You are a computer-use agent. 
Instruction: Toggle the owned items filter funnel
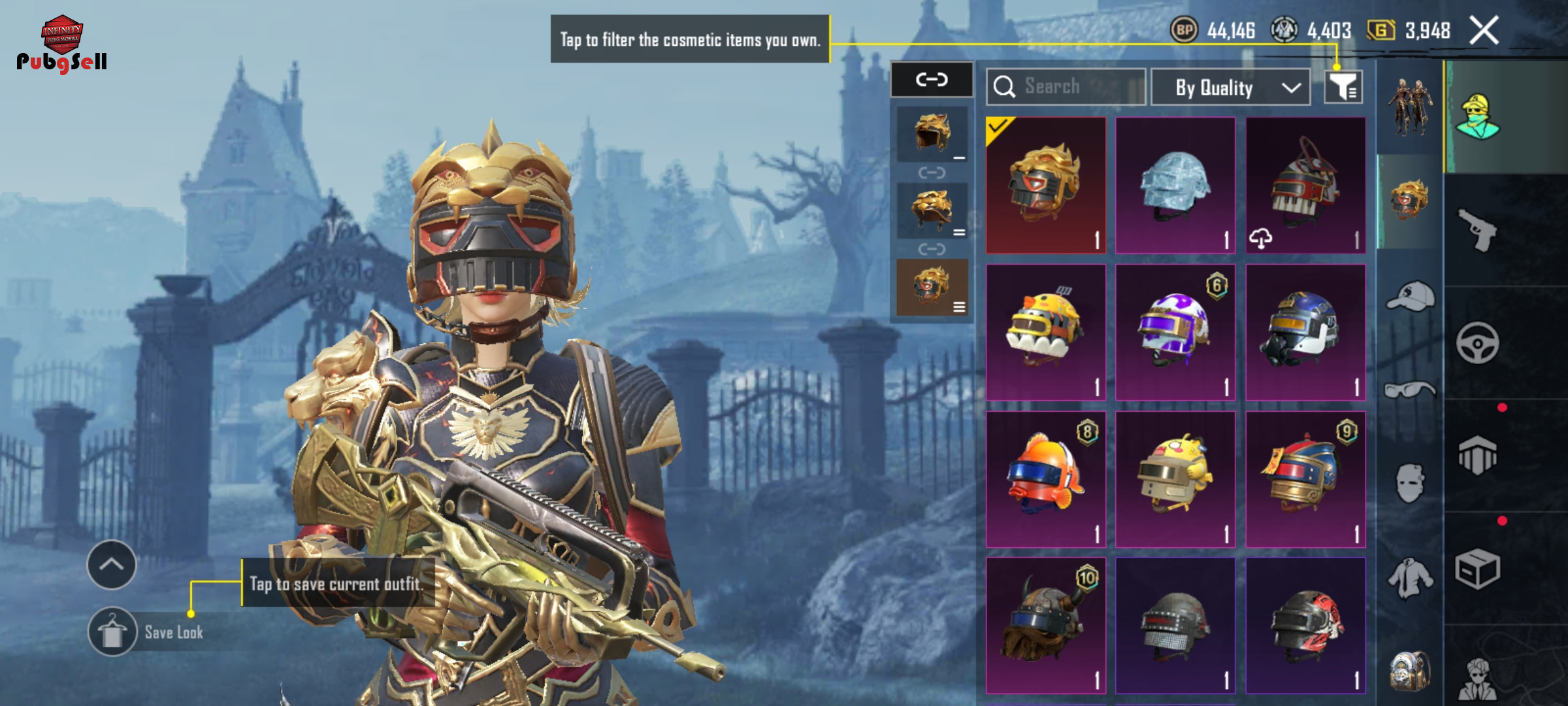1343,87
